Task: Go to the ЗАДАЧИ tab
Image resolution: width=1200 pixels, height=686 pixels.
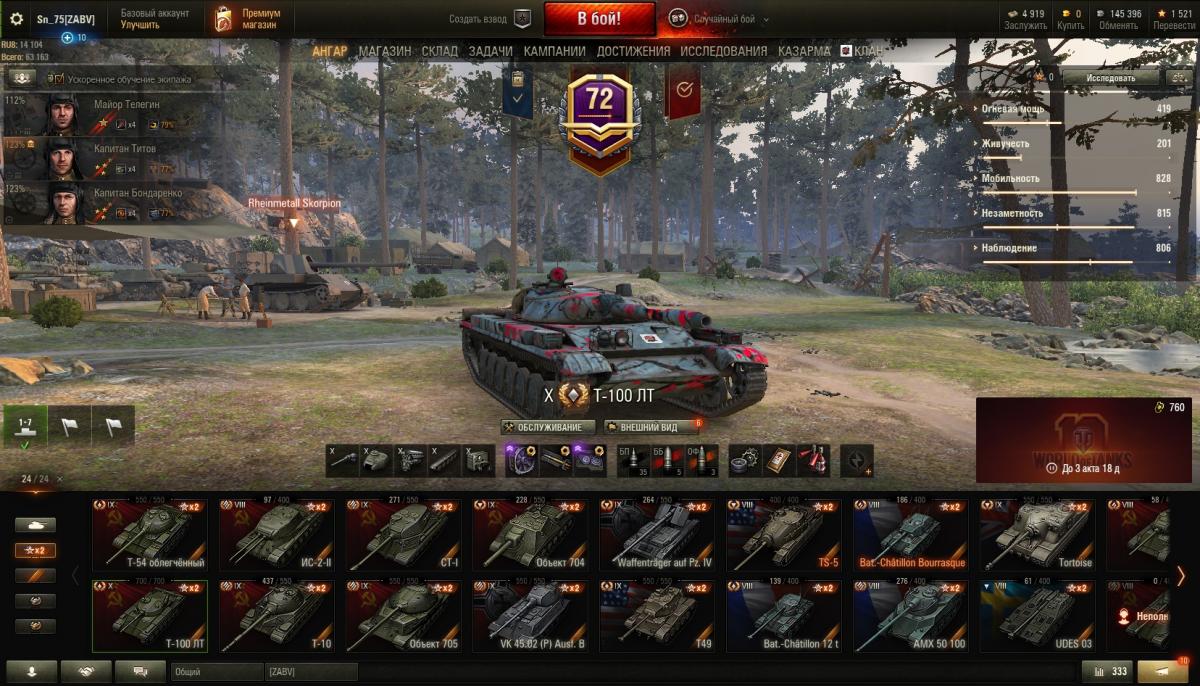Action: [490, 51]
